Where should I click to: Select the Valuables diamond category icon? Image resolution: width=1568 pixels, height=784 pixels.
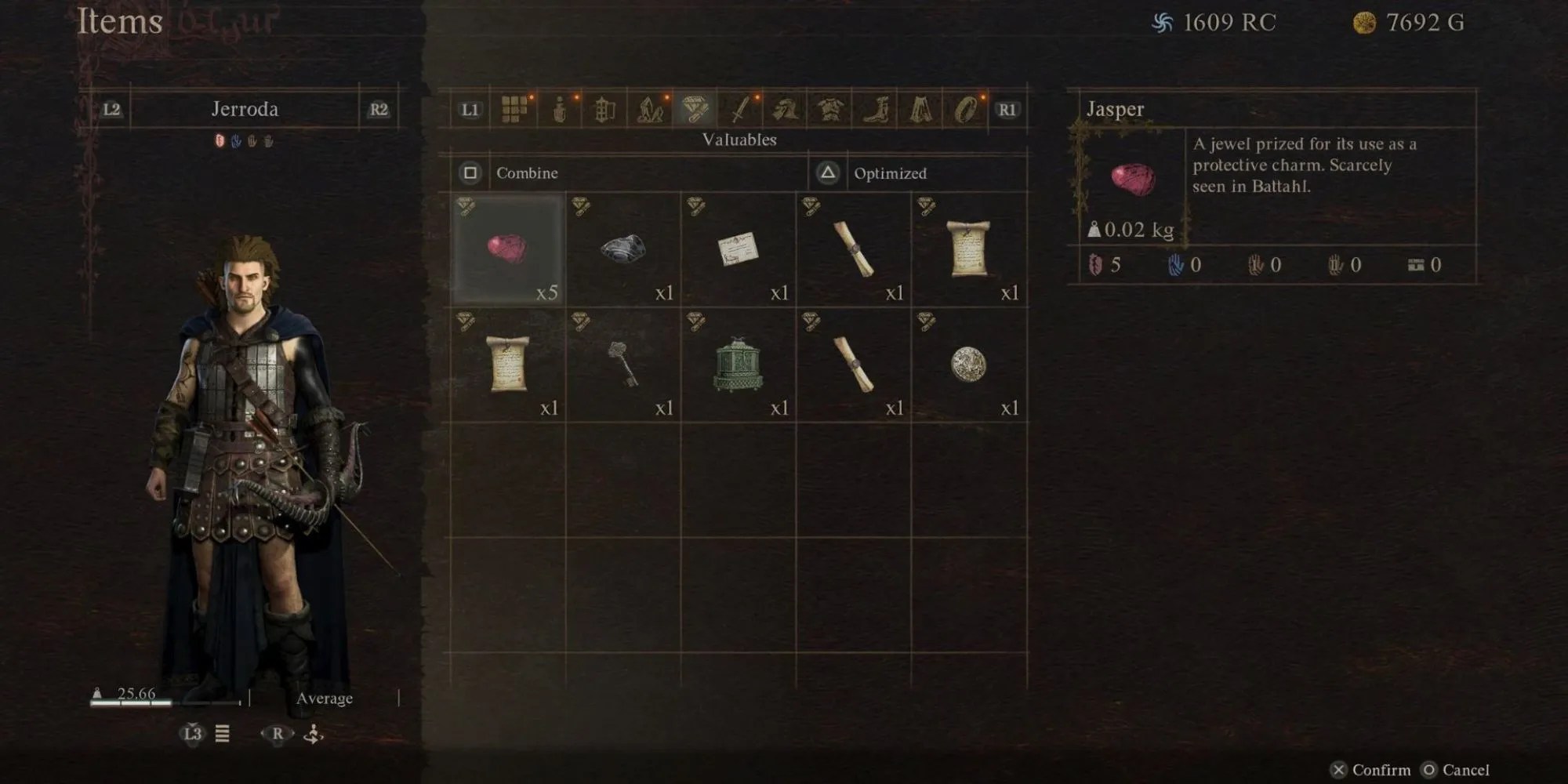(x=694, y=111)
